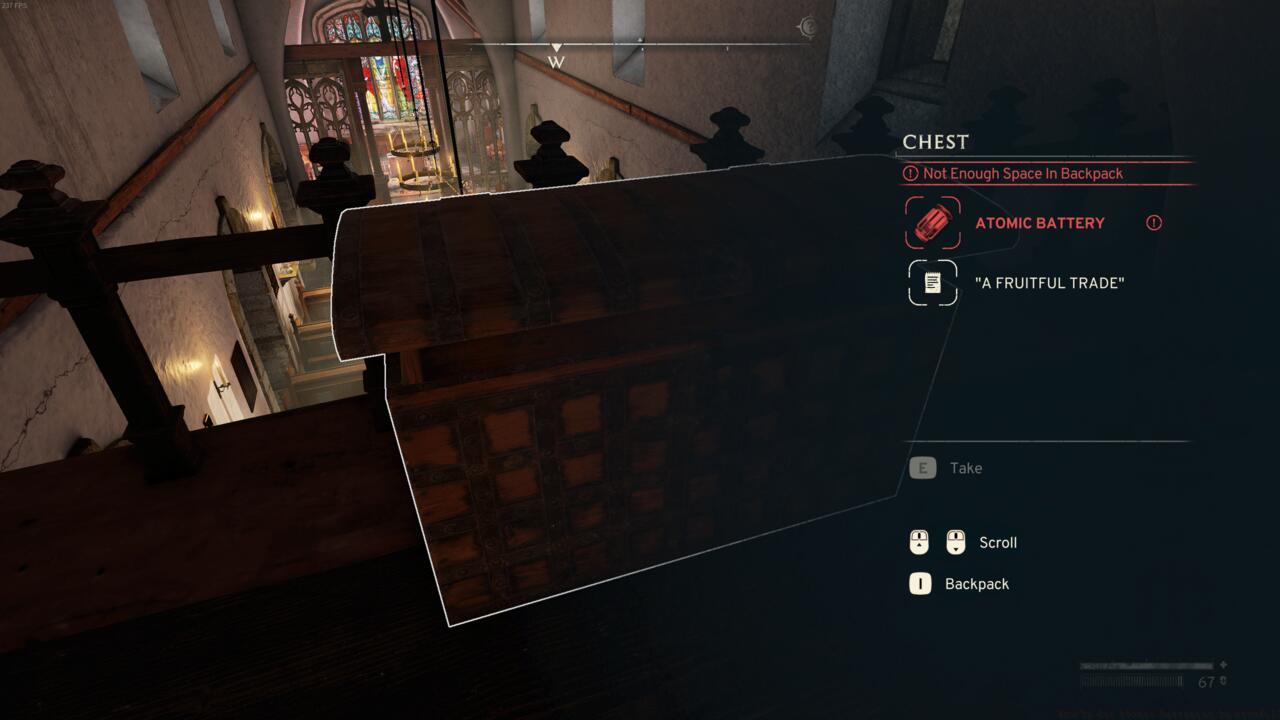Click the I key icon beside Backpack
The image size is (1280, 720).
coord(921,583)
